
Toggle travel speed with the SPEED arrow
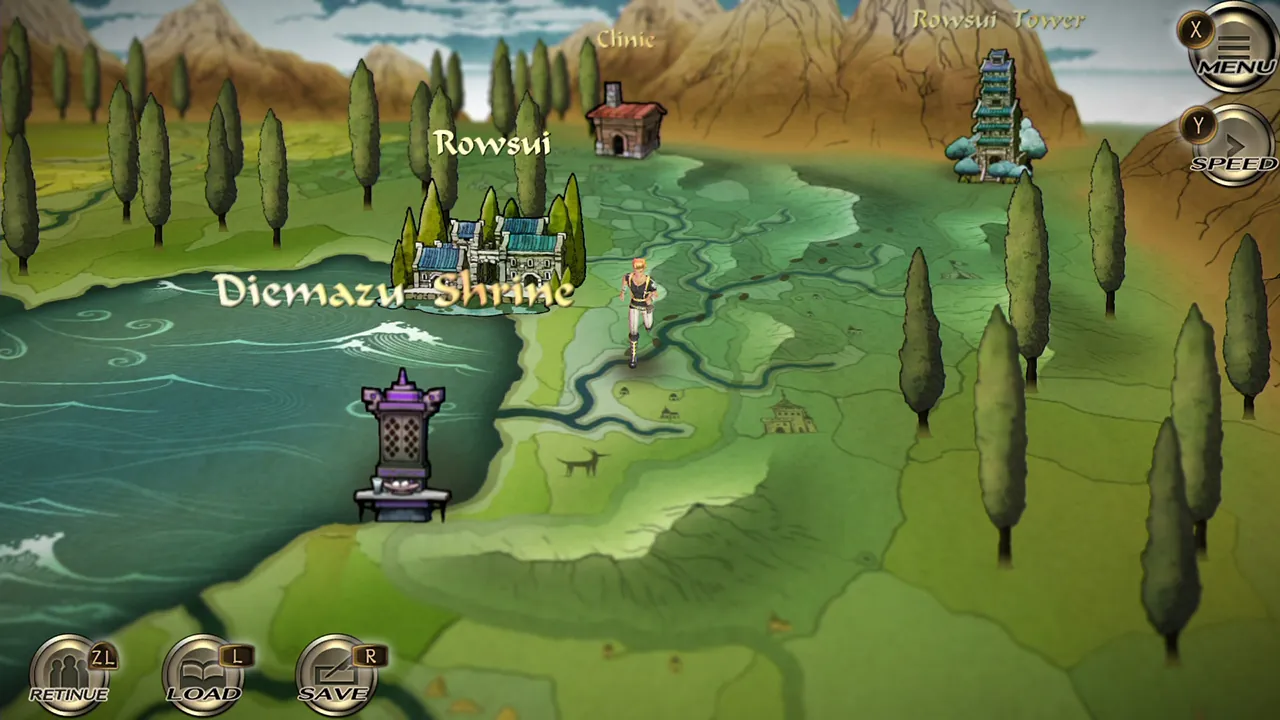pyautogui.click(x=1237, y=143)
